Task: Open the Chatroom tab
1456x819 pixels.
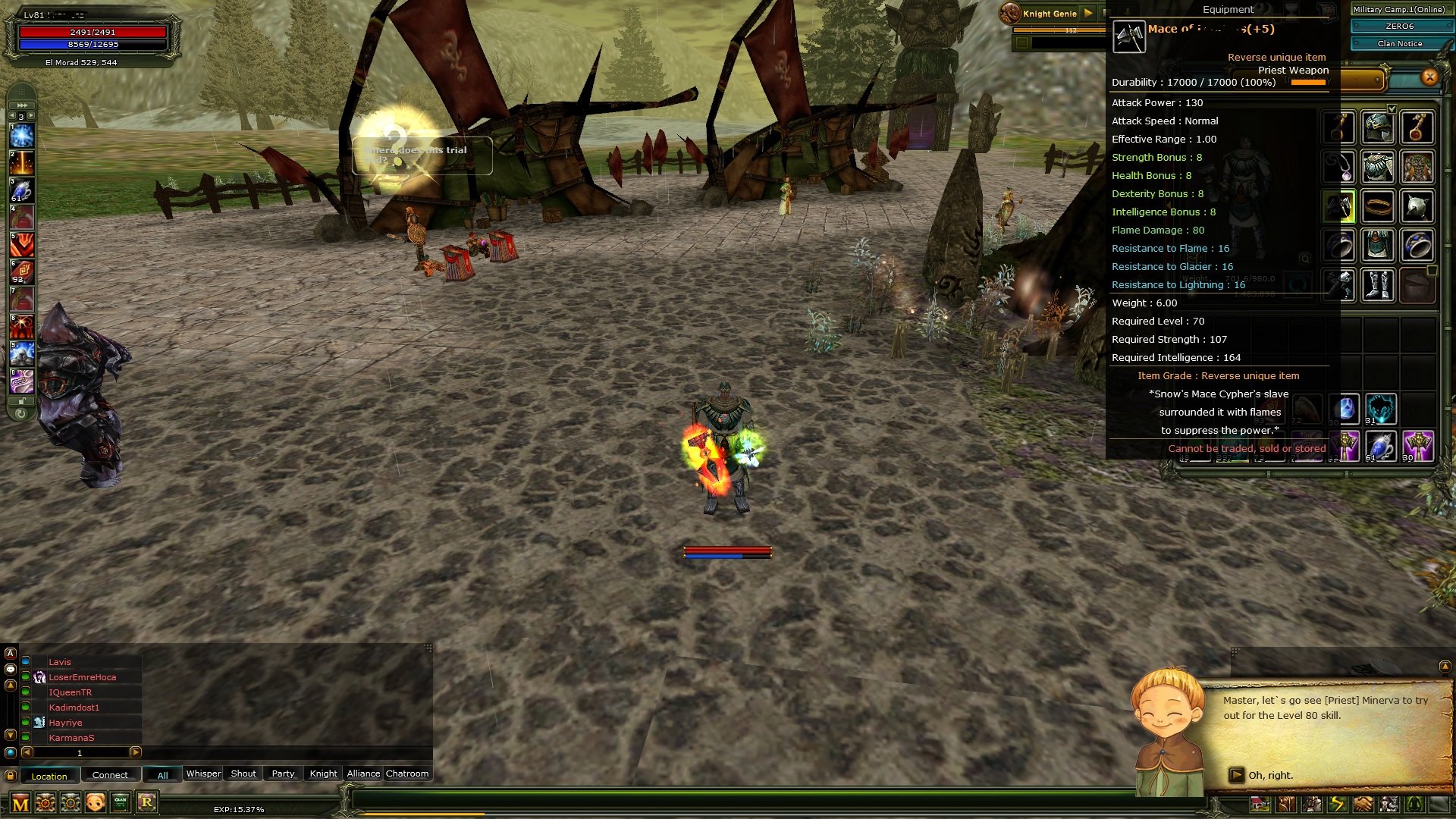Action: coord(407,773)
